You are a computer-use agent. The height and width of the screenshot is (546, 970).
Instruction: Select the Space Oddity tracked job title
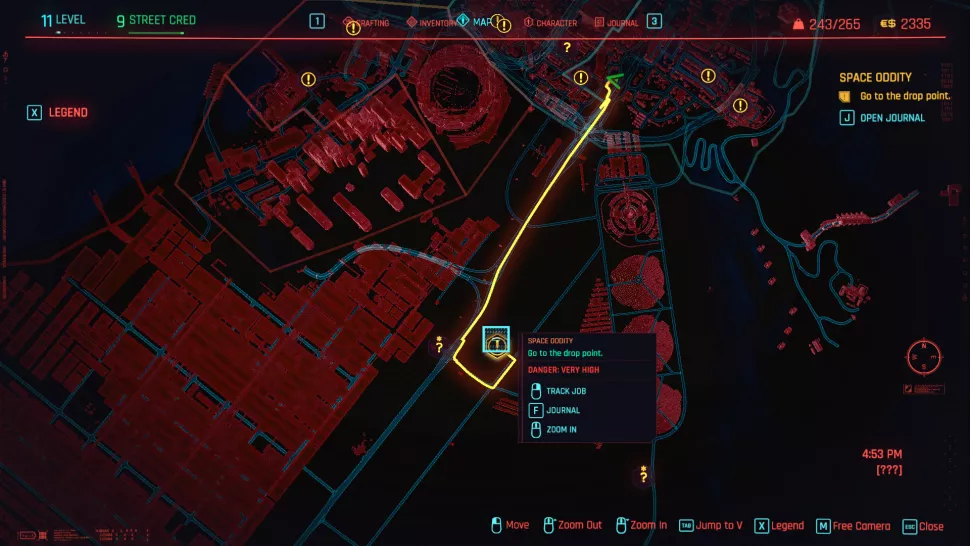coord(875,77)
